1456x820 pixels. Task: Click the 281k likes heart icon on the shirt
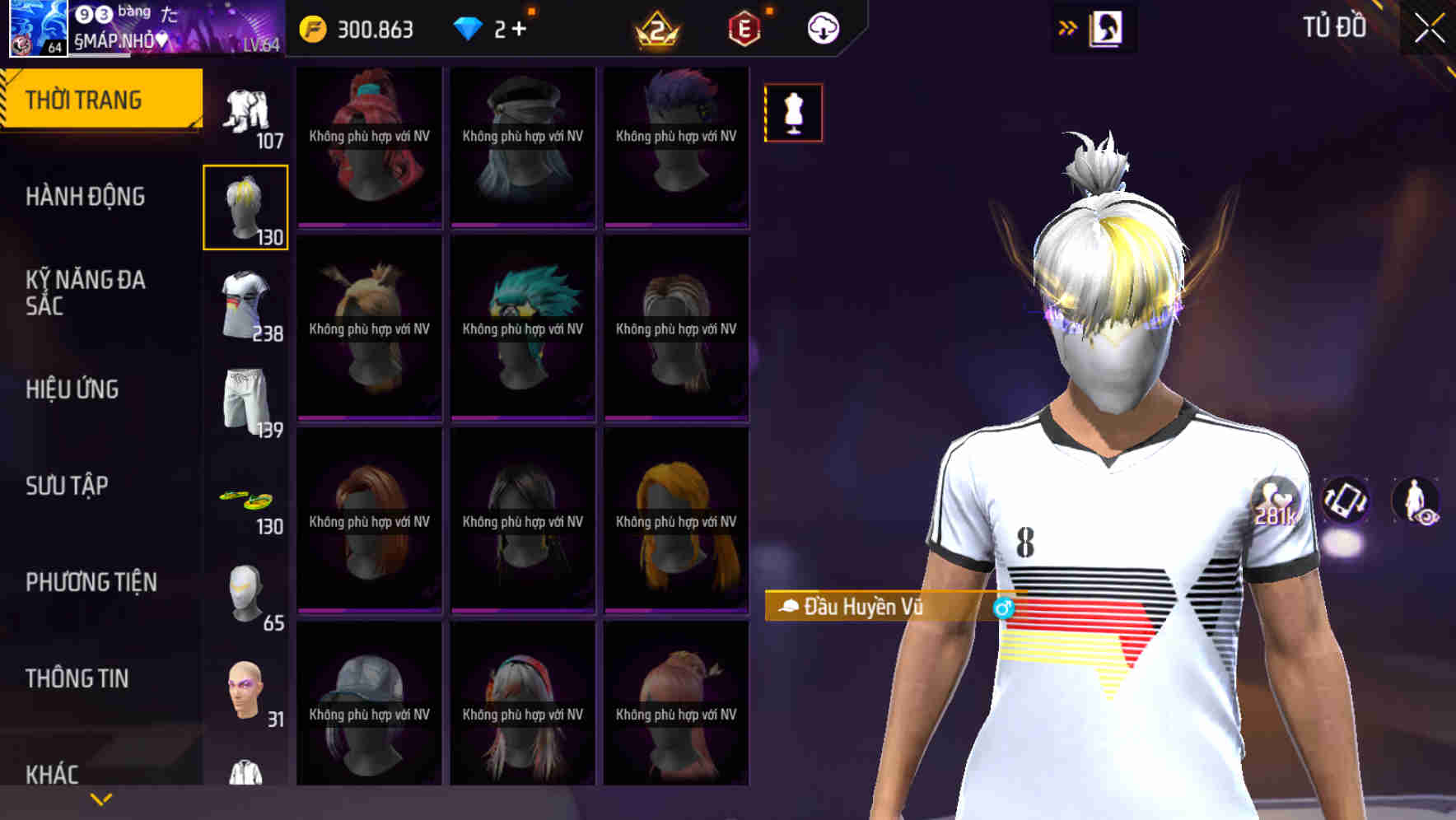1272,501
